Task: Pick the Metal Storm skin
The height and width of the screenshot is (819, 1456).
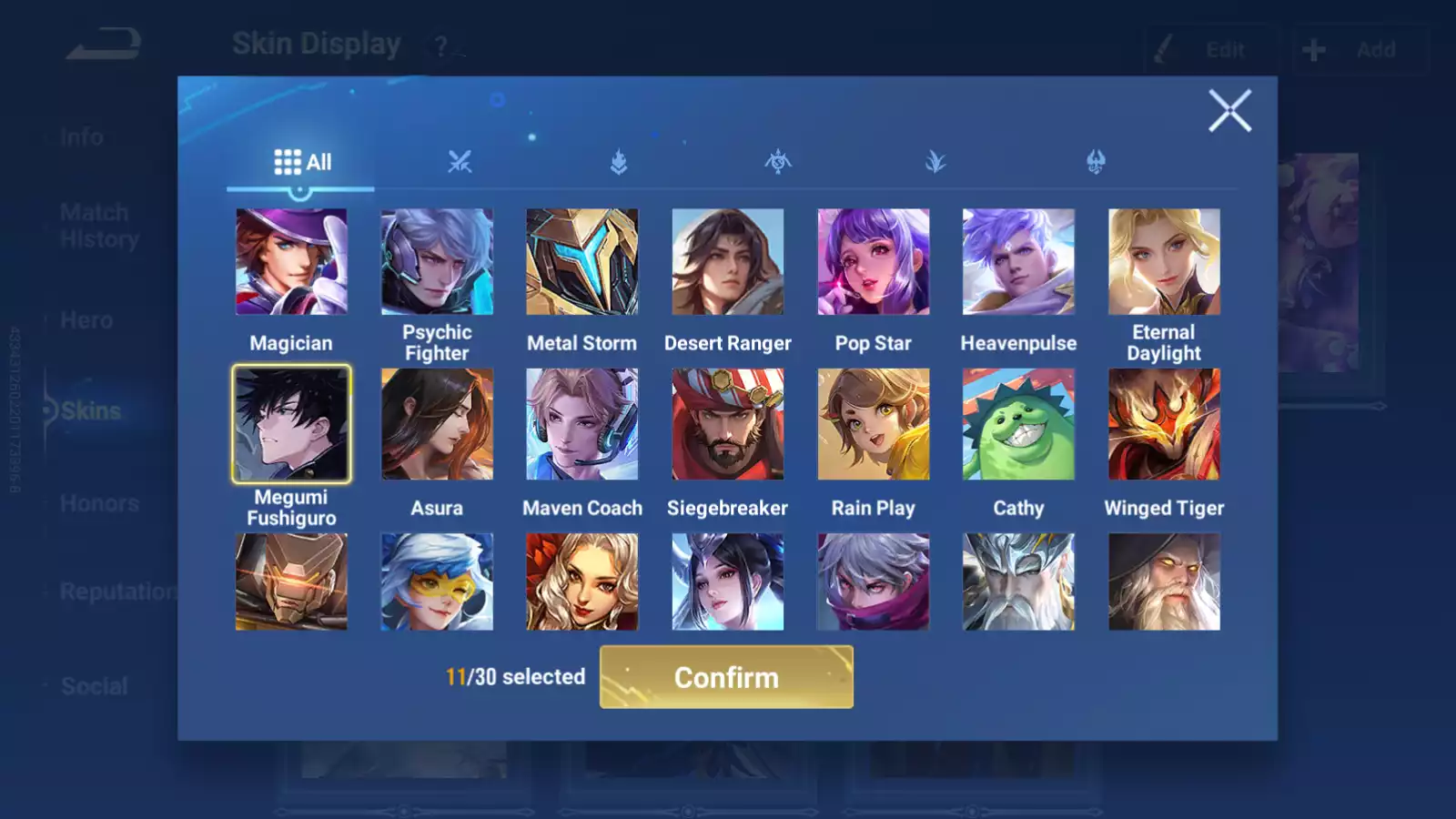Action: point(582,262)
